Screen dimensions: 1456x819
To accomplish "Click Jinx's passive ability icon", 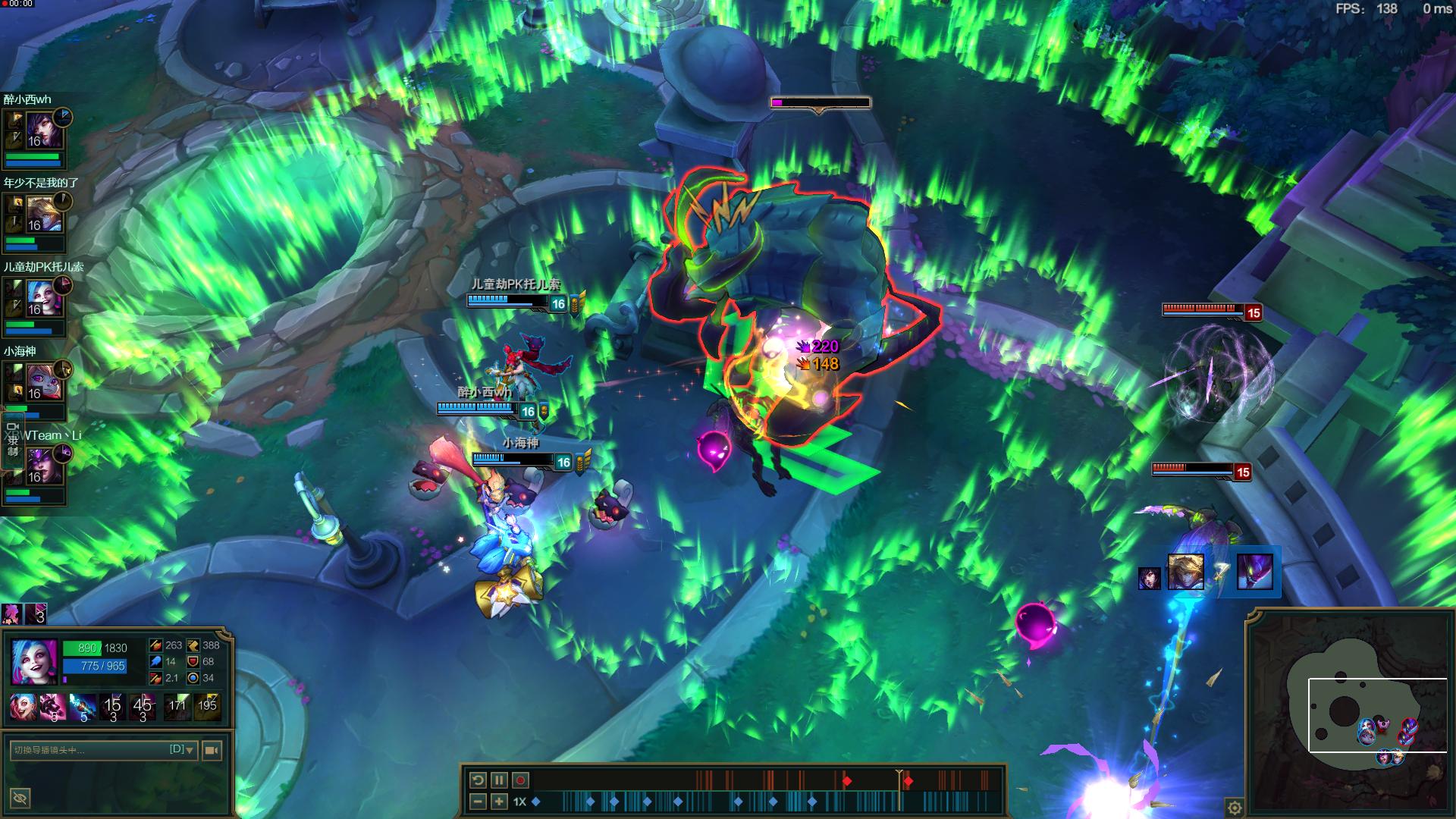I will tap(23, 706).
